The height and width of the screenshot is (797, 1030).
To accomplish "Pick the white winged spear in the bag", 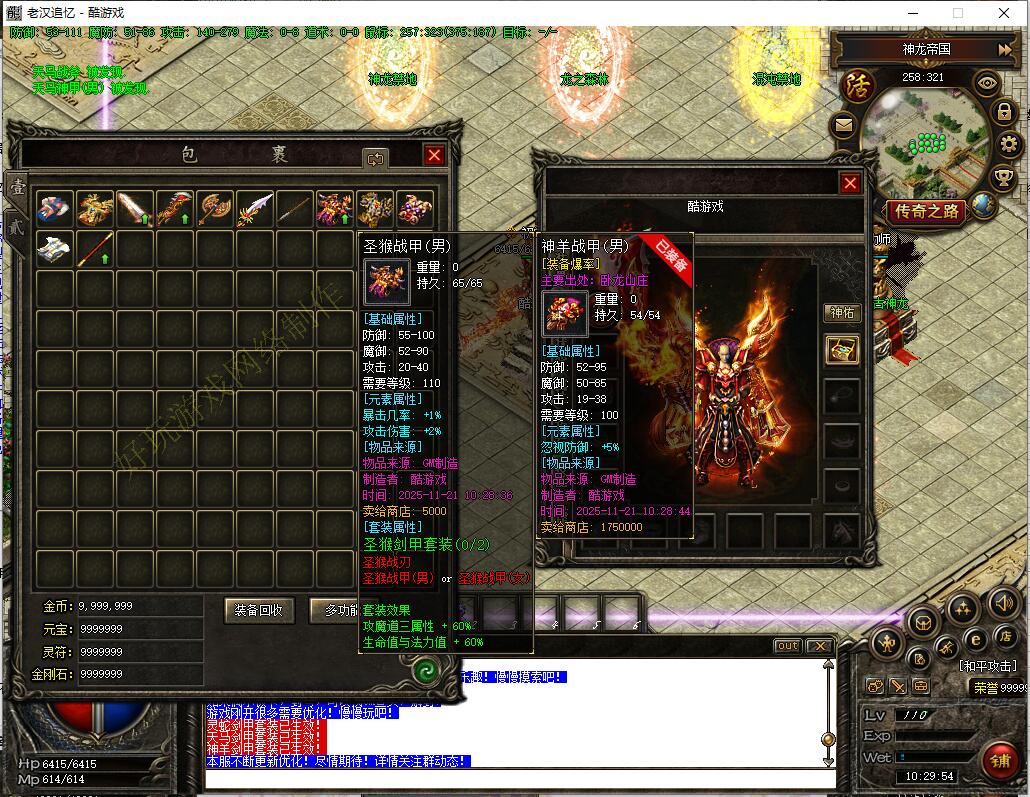I will [255, 208].
